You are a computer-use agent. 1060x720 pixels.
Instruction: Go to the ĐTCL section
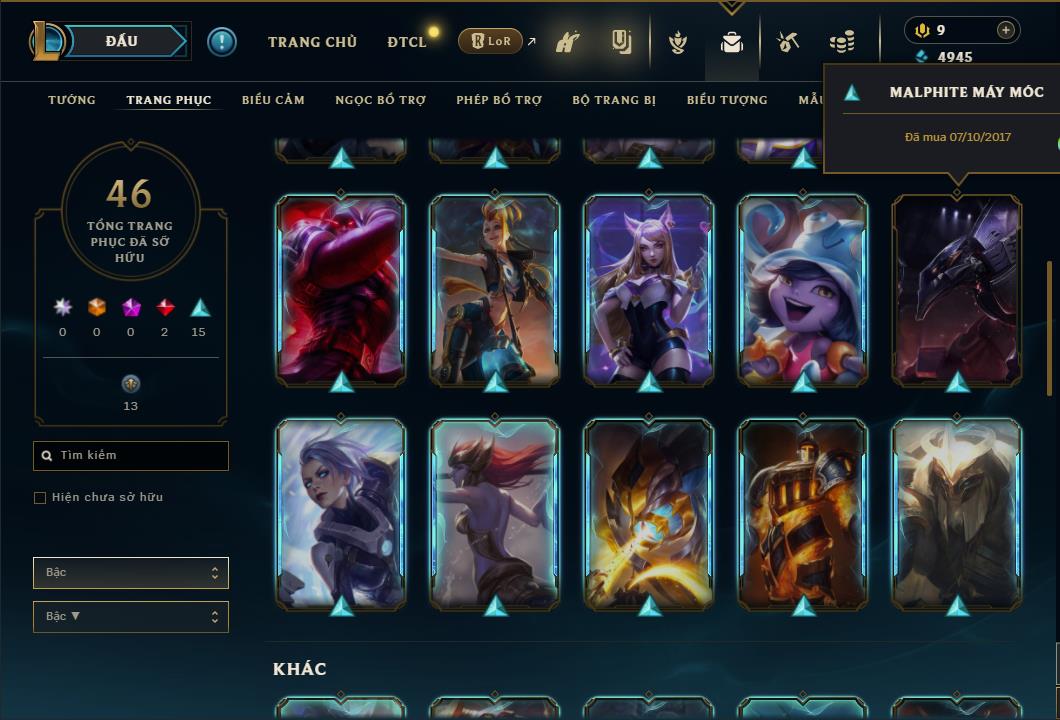(406, 42)
